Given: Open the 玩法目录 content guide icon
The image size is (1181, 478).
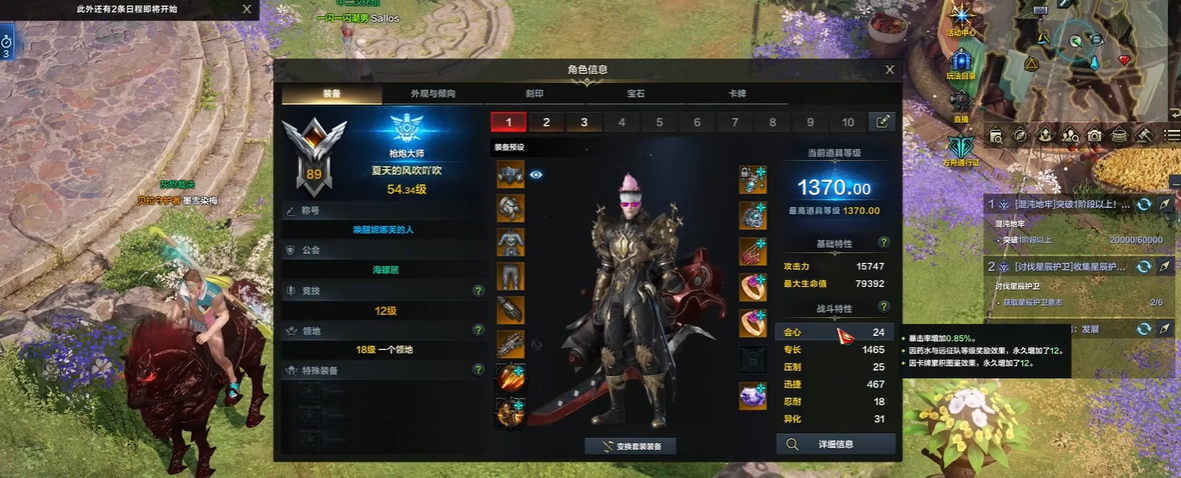Looking at the screenshot, I should tap(961, 61).
